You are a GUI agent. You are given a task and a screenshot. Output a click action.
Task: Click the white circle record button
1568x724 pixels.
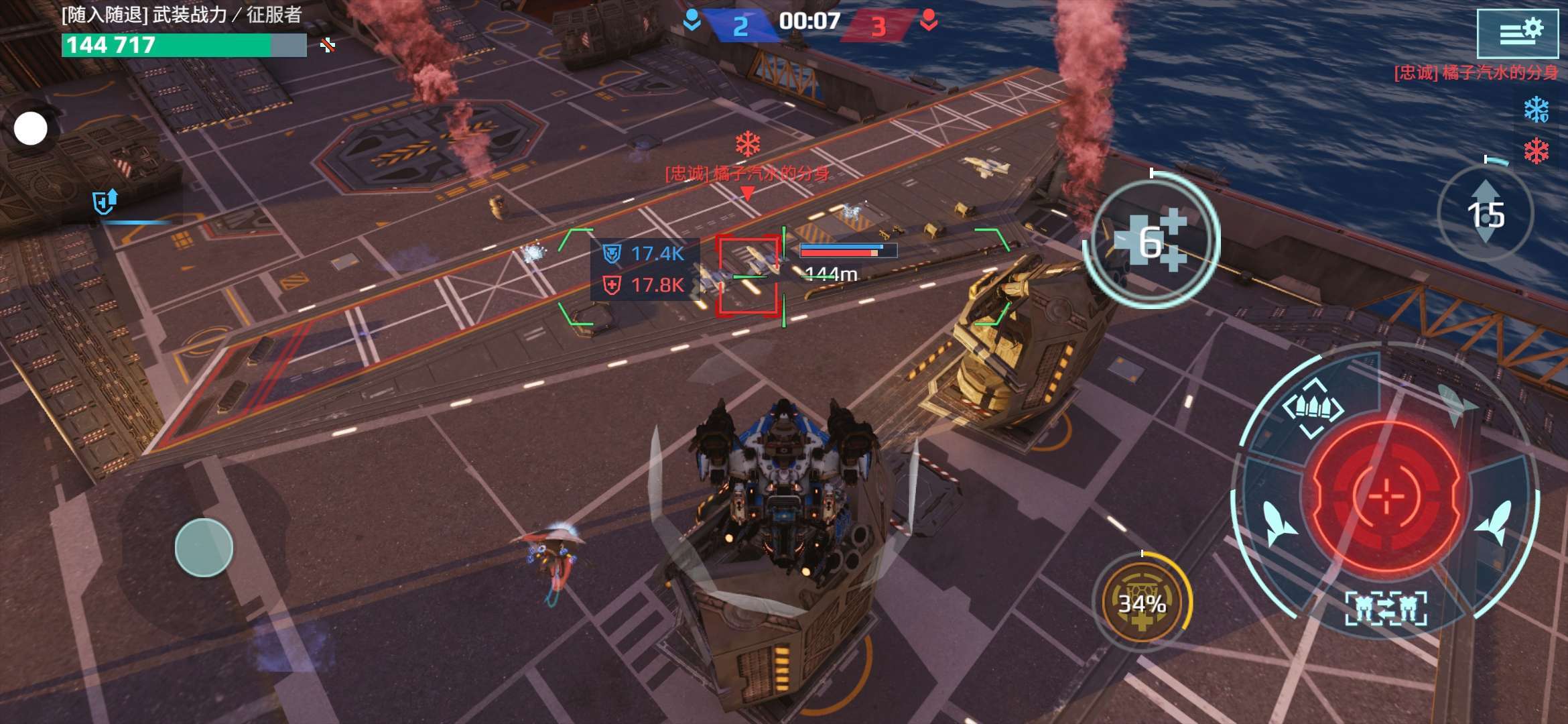[31, 129]
